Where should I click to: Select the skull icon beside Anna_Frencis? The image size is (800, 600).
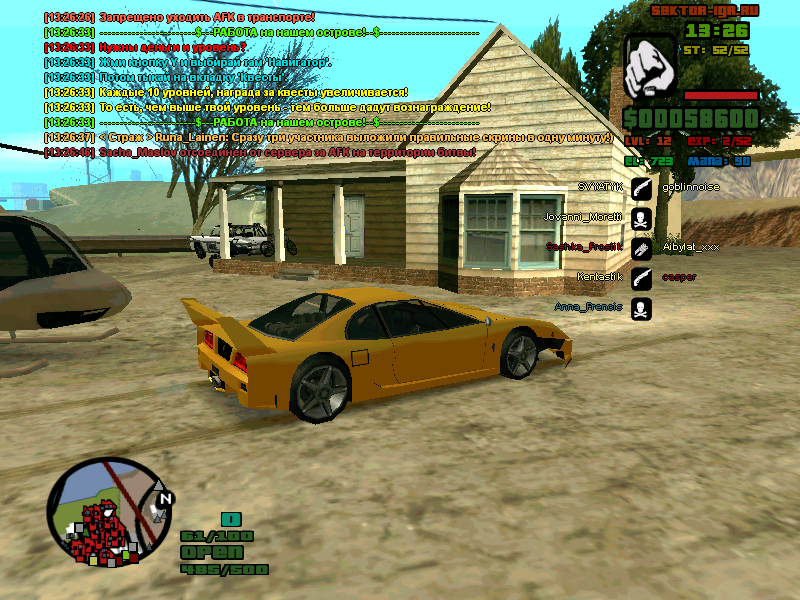(x=642, y=308)
